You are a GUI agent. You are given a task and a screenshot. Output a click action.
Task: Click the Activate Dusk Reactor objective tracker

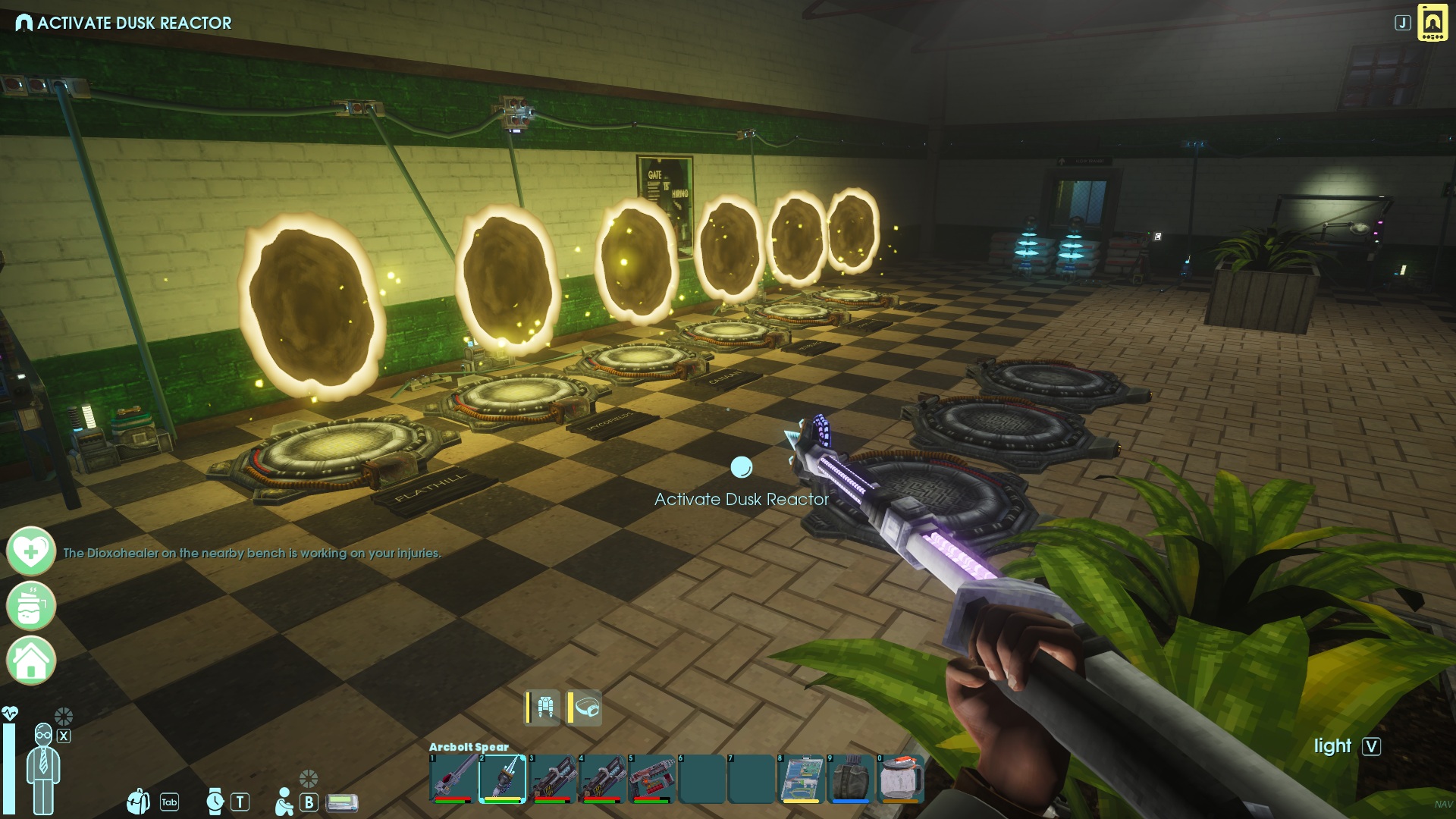[x=124, y=23]
